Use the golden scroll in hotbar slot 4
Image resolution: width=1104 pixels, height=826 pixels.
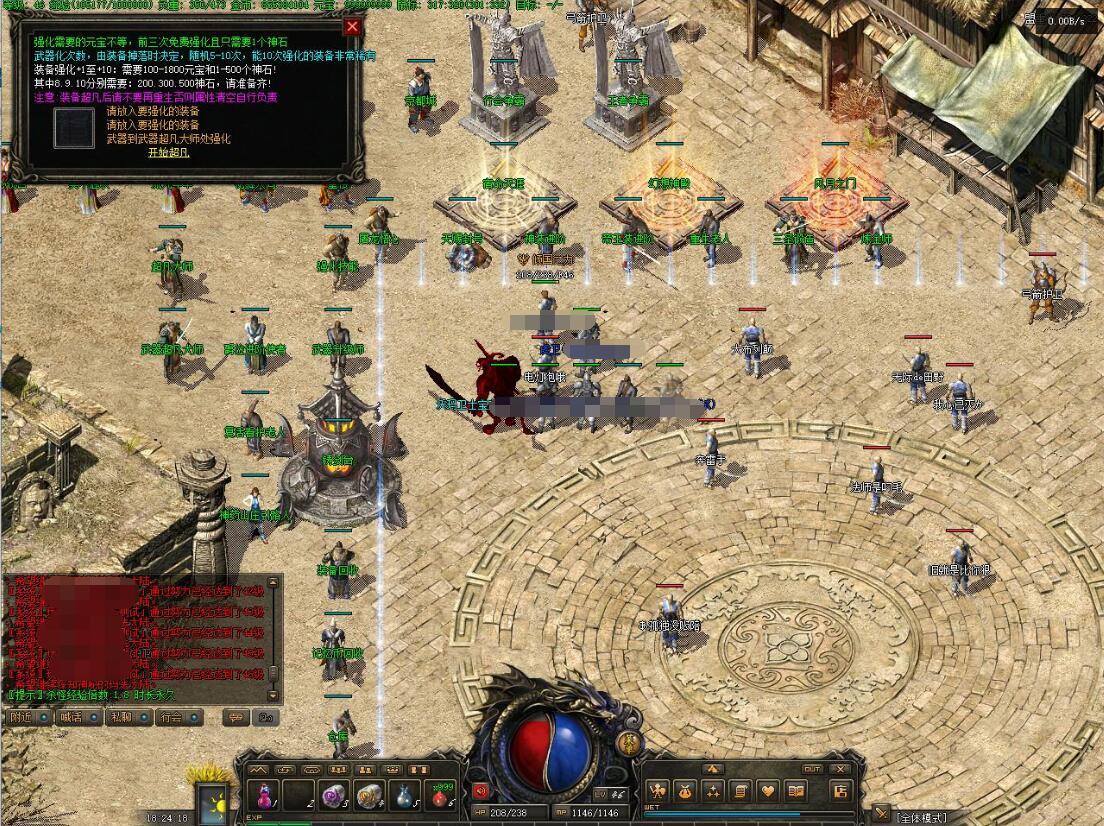coord(368,797)
